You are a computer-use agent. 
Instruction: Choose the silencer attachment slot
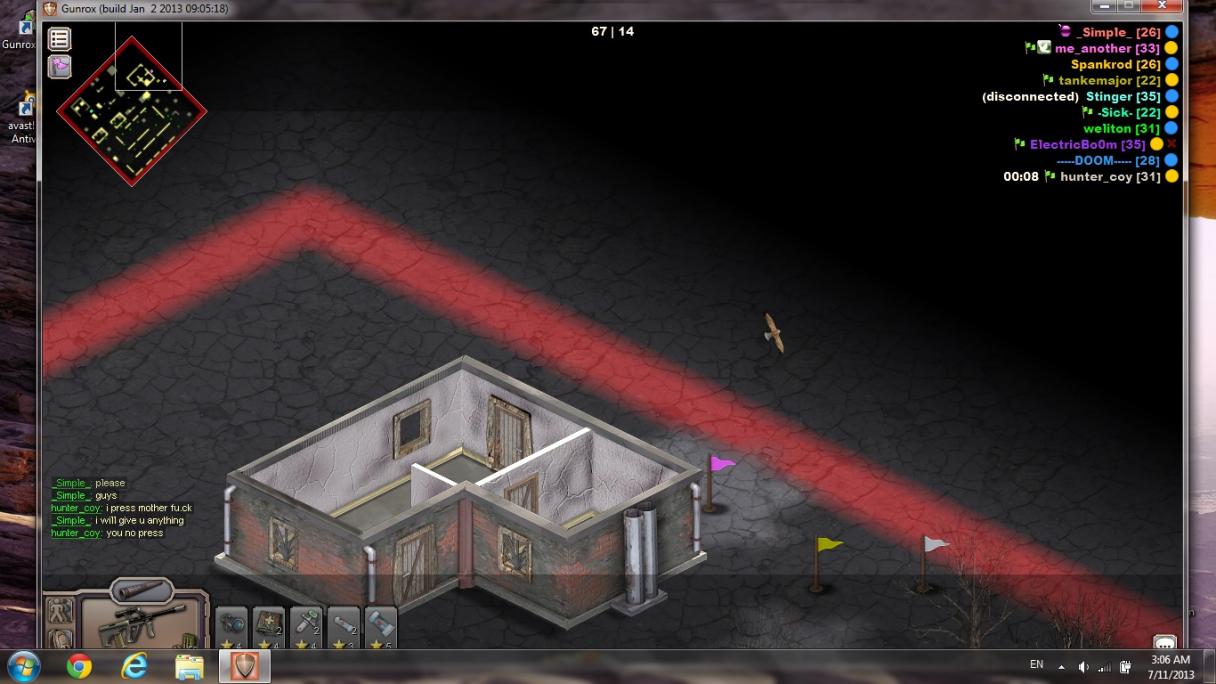pyautogui.click(x=140, y=590)
